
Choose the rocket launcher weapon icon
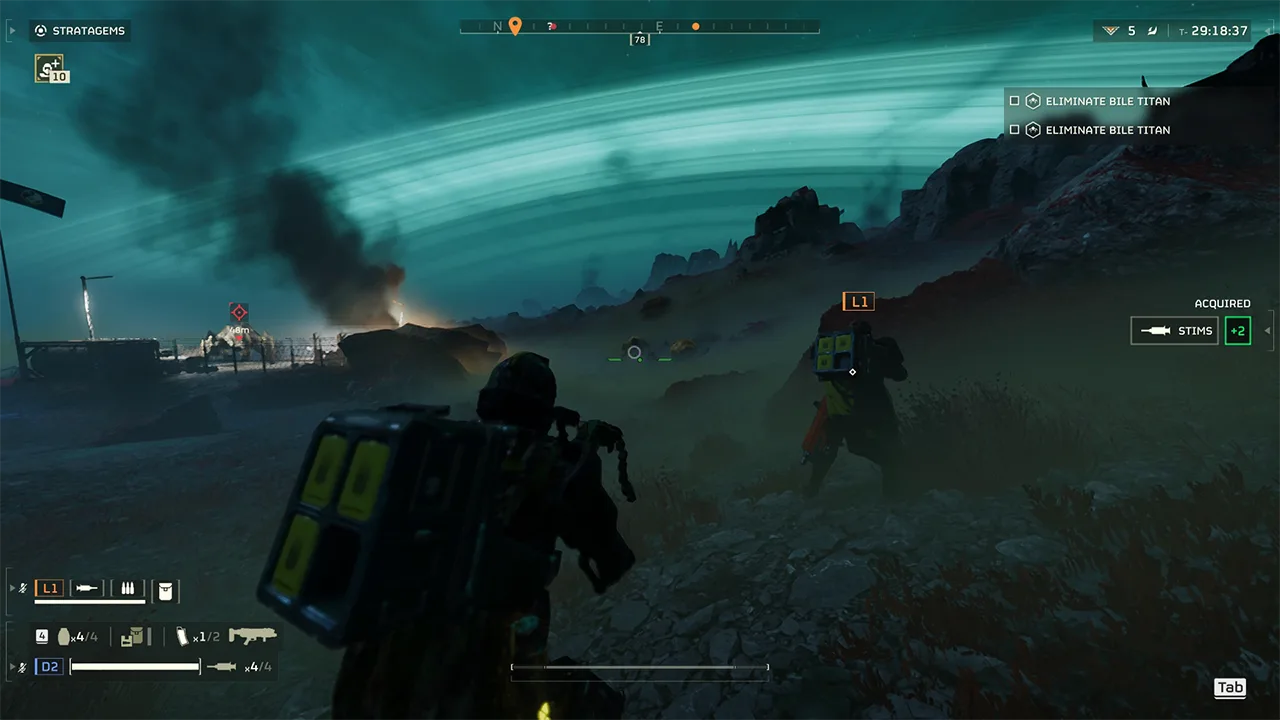[252, 636]
